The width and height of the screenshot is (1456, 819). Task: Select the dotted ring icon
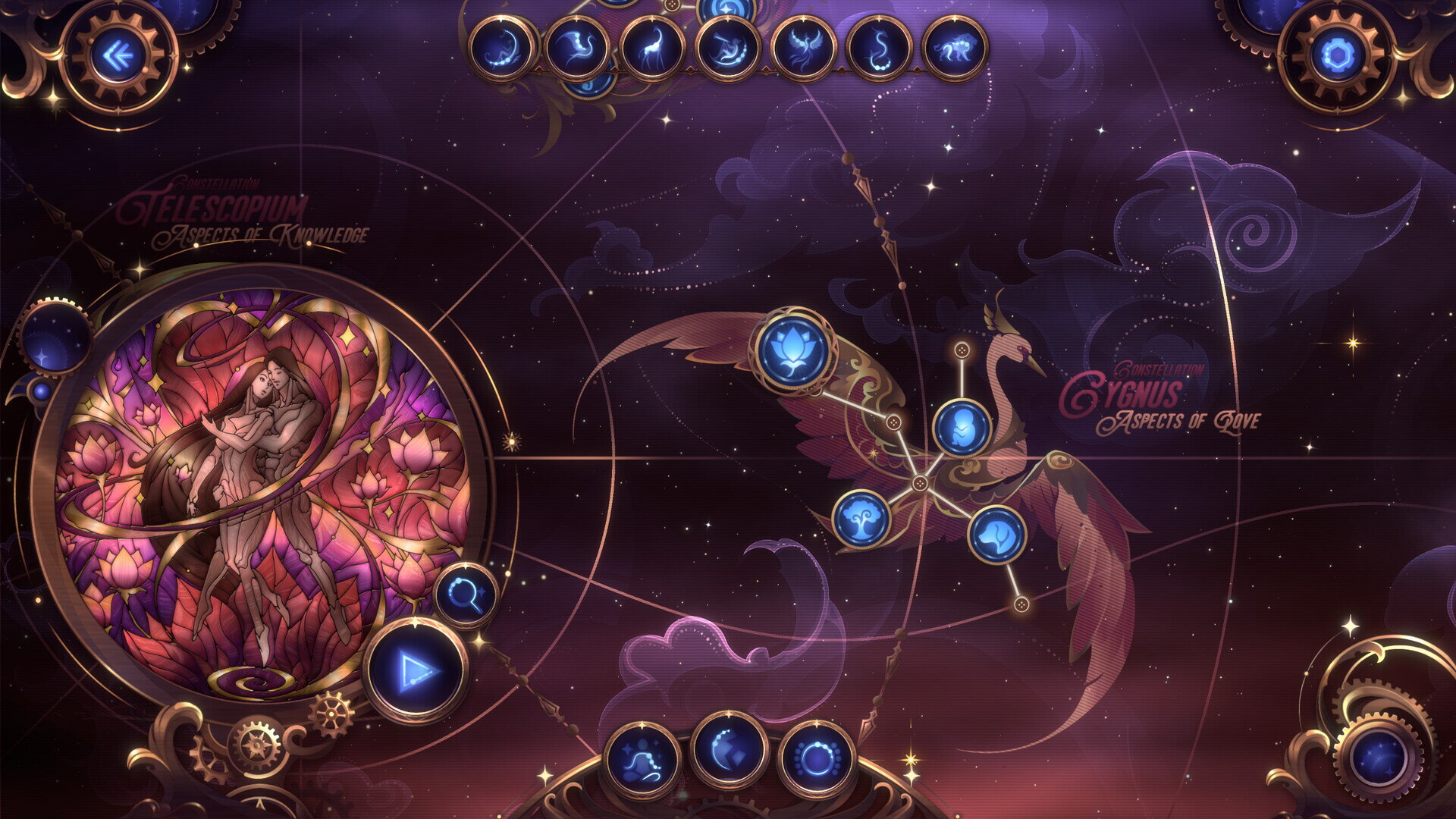coord(817,758)
